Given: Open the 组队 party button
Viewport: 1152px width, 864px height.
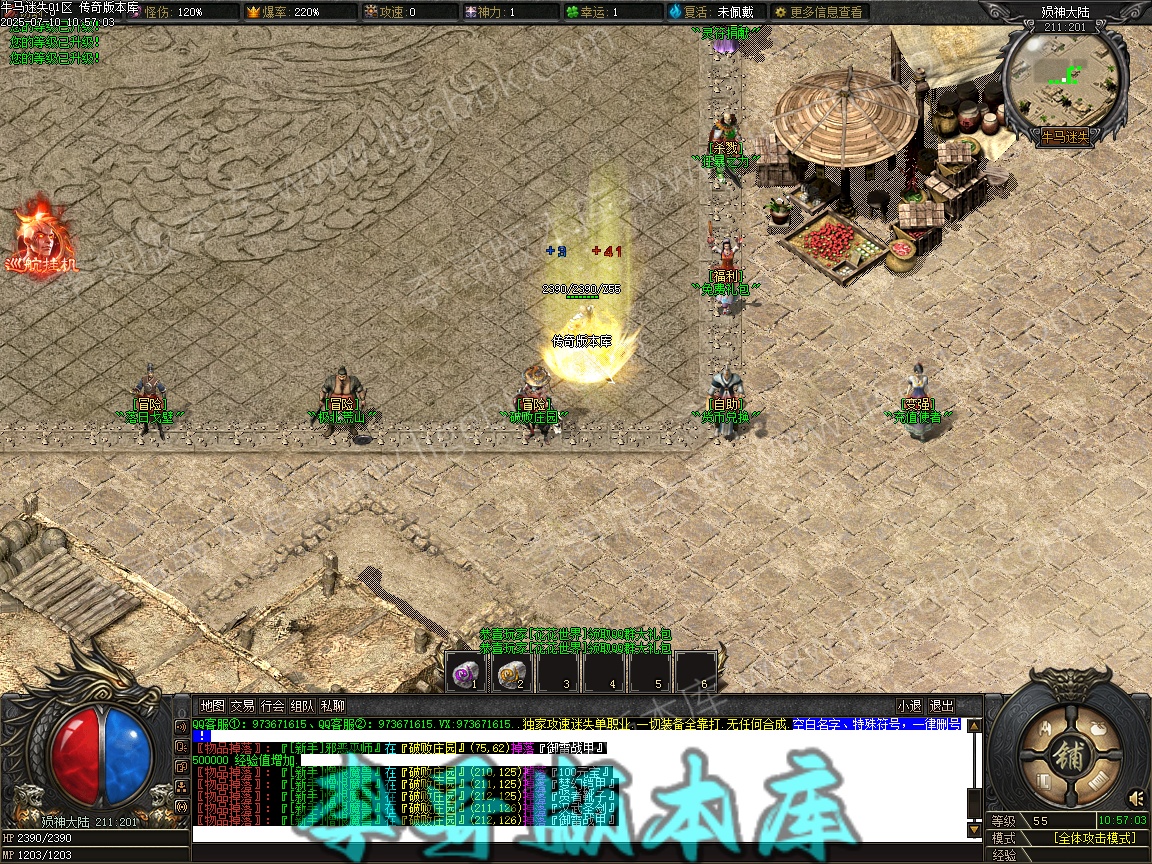Looking at the screenshot, I should coord(302,705).
